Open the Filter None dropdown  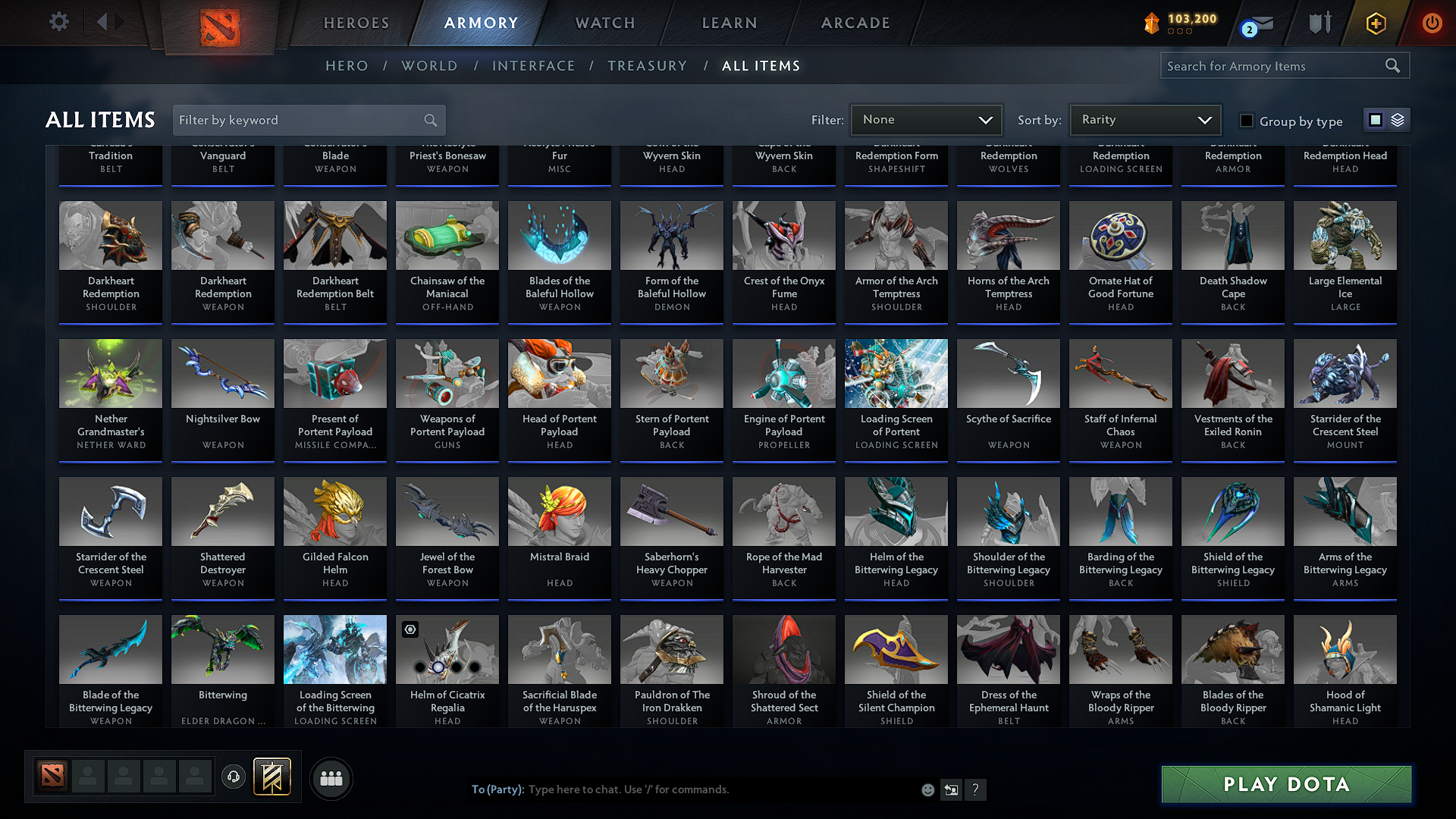(926, 119)
